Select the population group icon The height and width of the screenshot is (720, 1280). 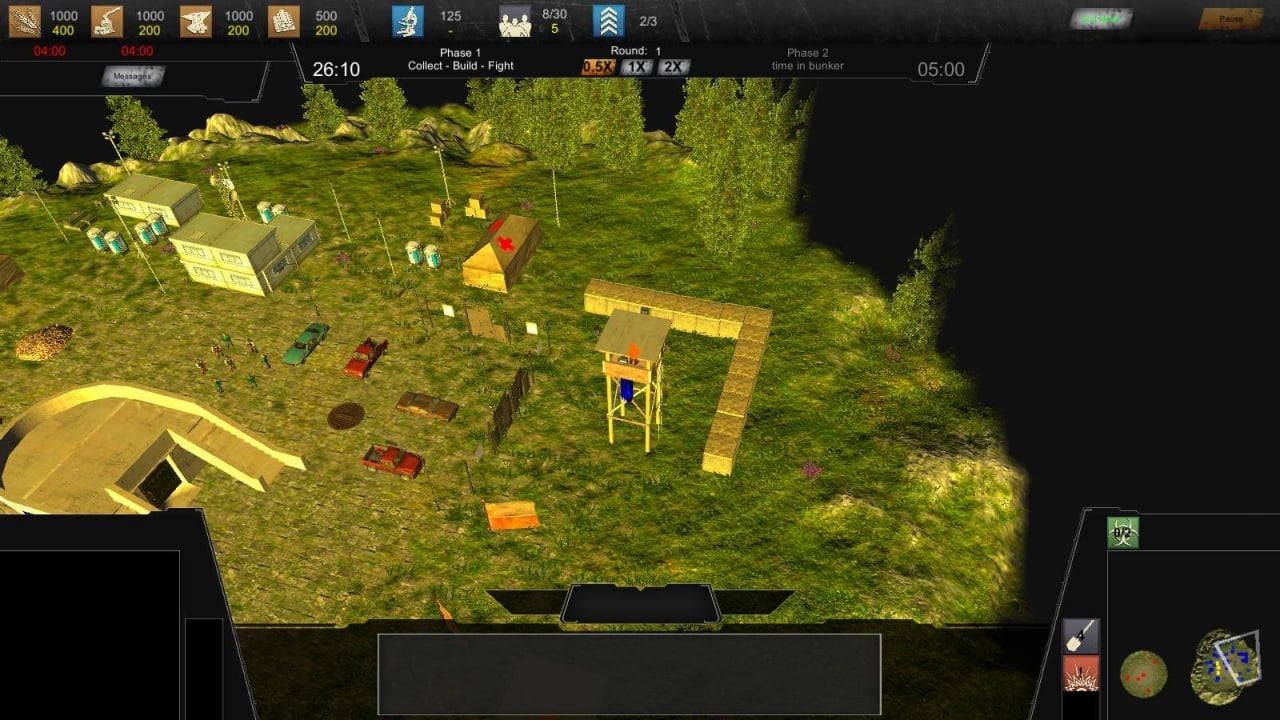tap(515, 21)
